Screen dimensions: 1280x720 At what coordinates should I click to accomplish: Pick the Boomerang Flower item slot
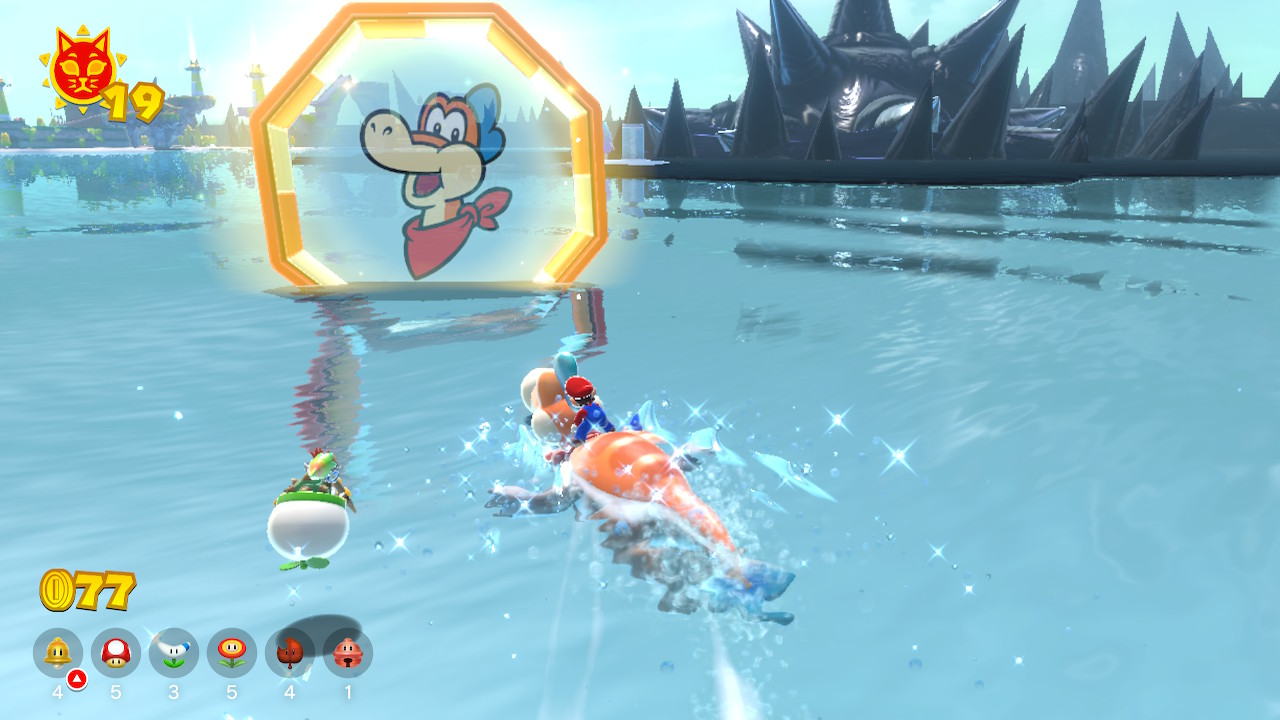(x=174, y=653)
